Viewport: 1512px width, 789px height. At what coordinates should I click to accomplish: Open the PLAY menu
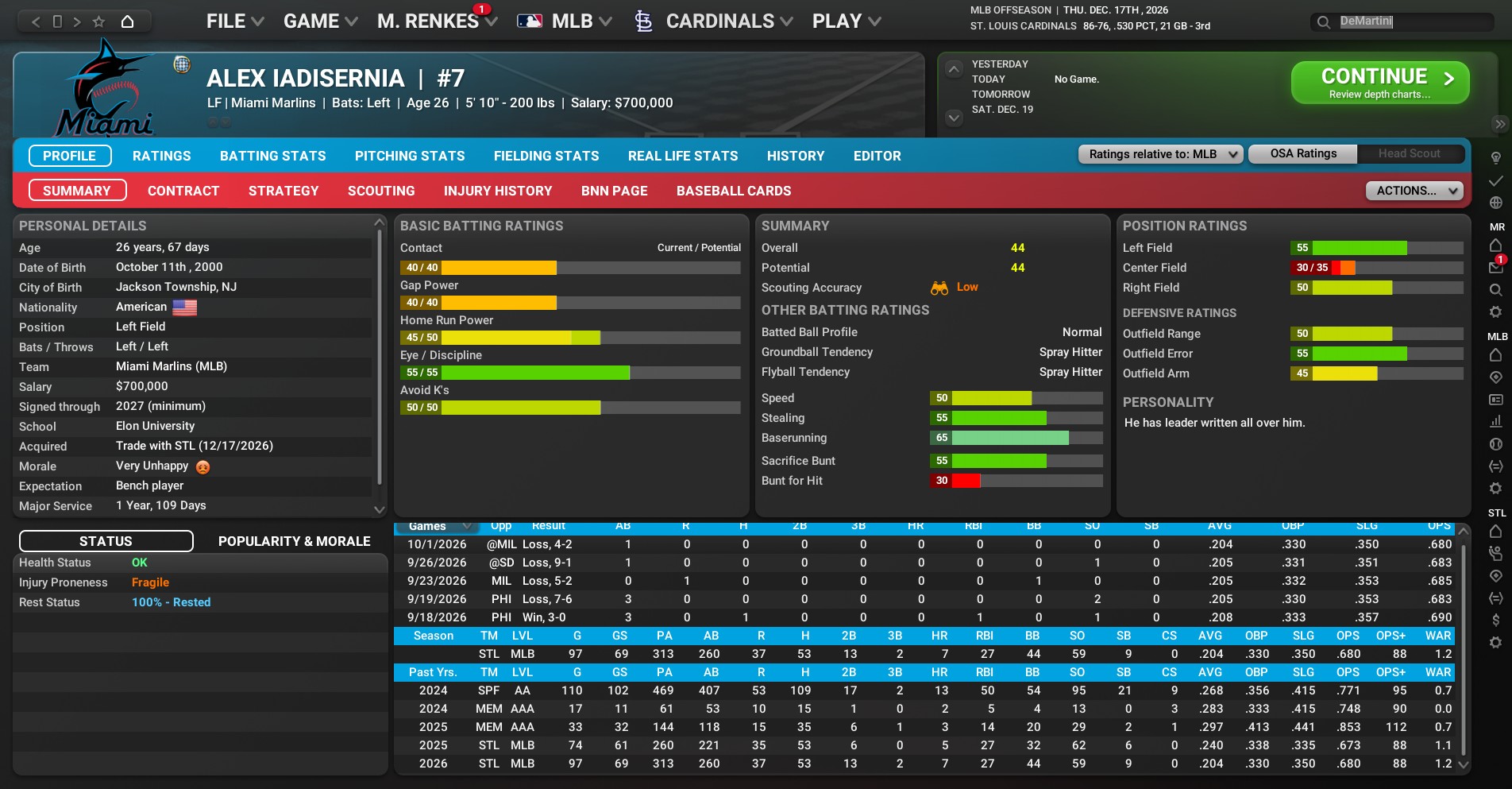pyautogui.click(x=846, y=21)
